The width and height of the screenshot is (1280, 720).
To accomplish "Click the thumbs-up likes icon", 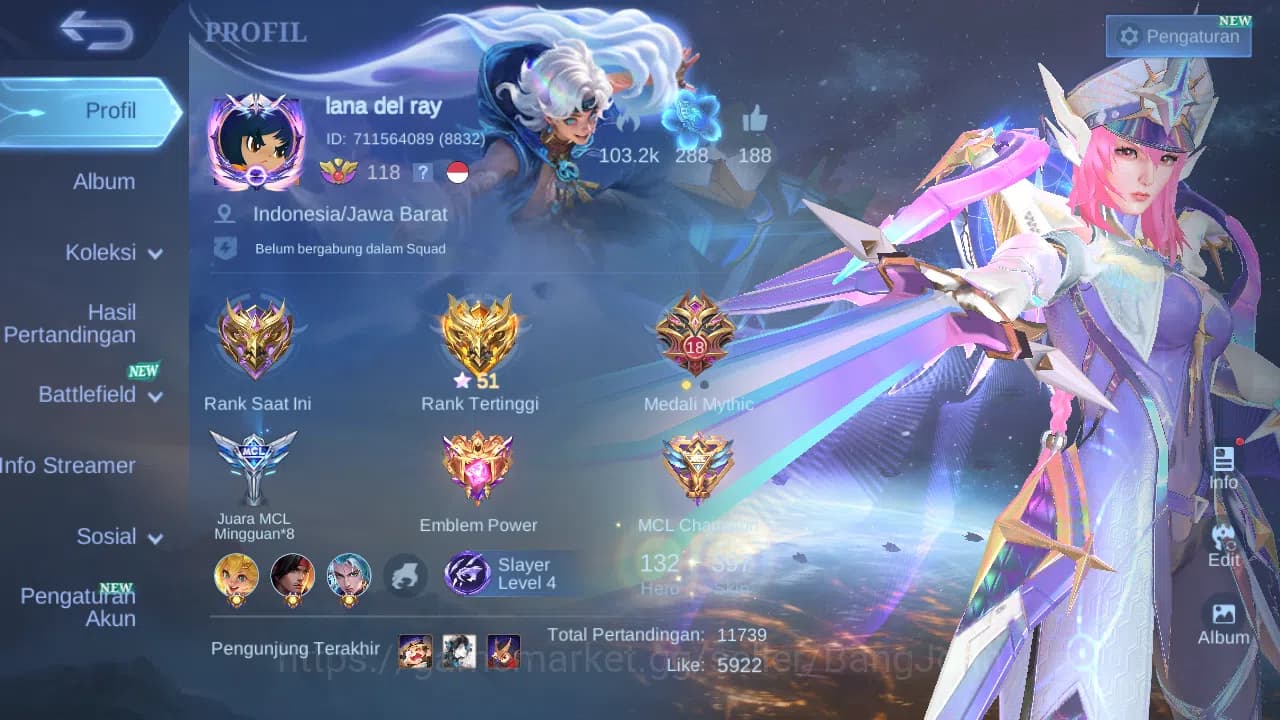I will 757,122.
